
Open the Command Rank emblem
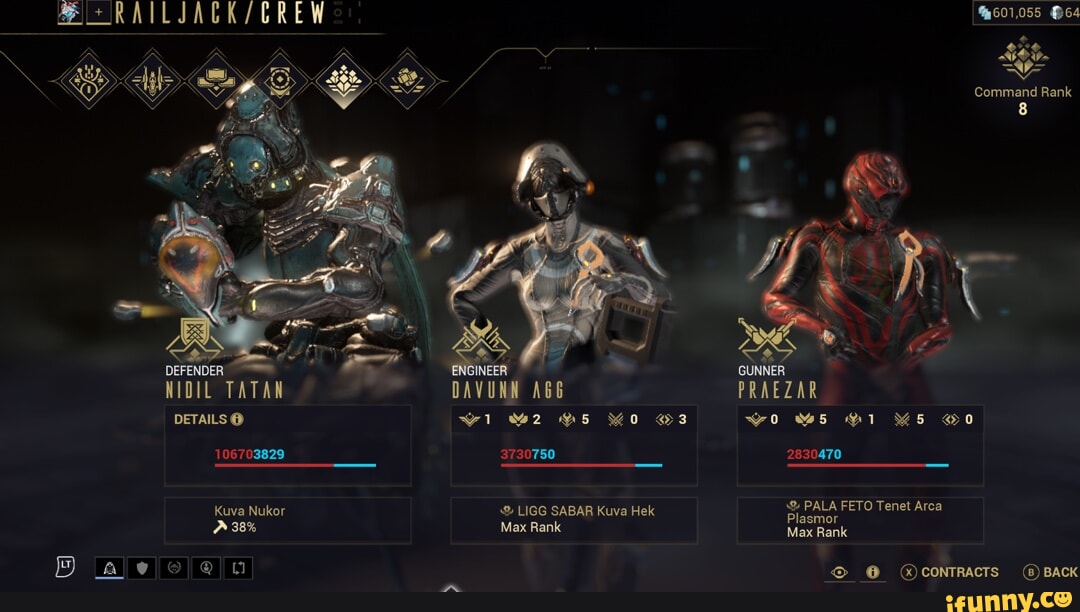[1023, 58]
